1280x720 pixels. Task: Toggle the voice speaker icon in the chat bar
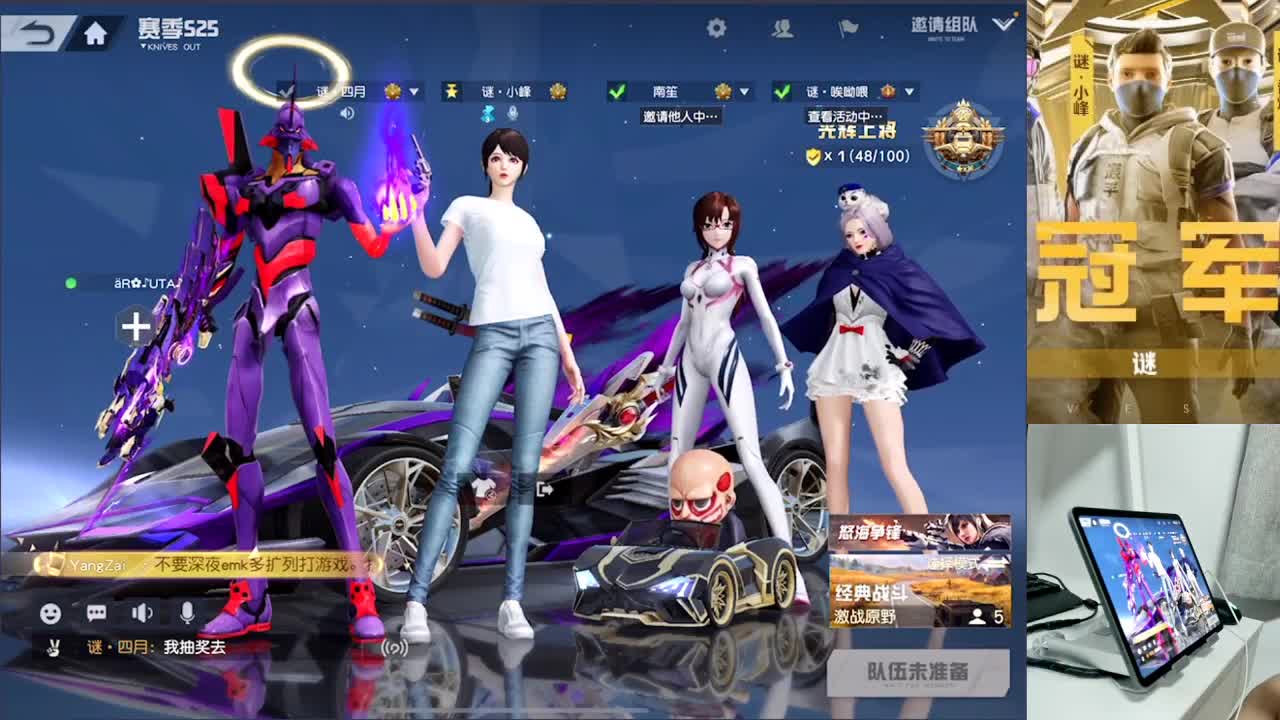pyautogui.click(x=143, y=611)
